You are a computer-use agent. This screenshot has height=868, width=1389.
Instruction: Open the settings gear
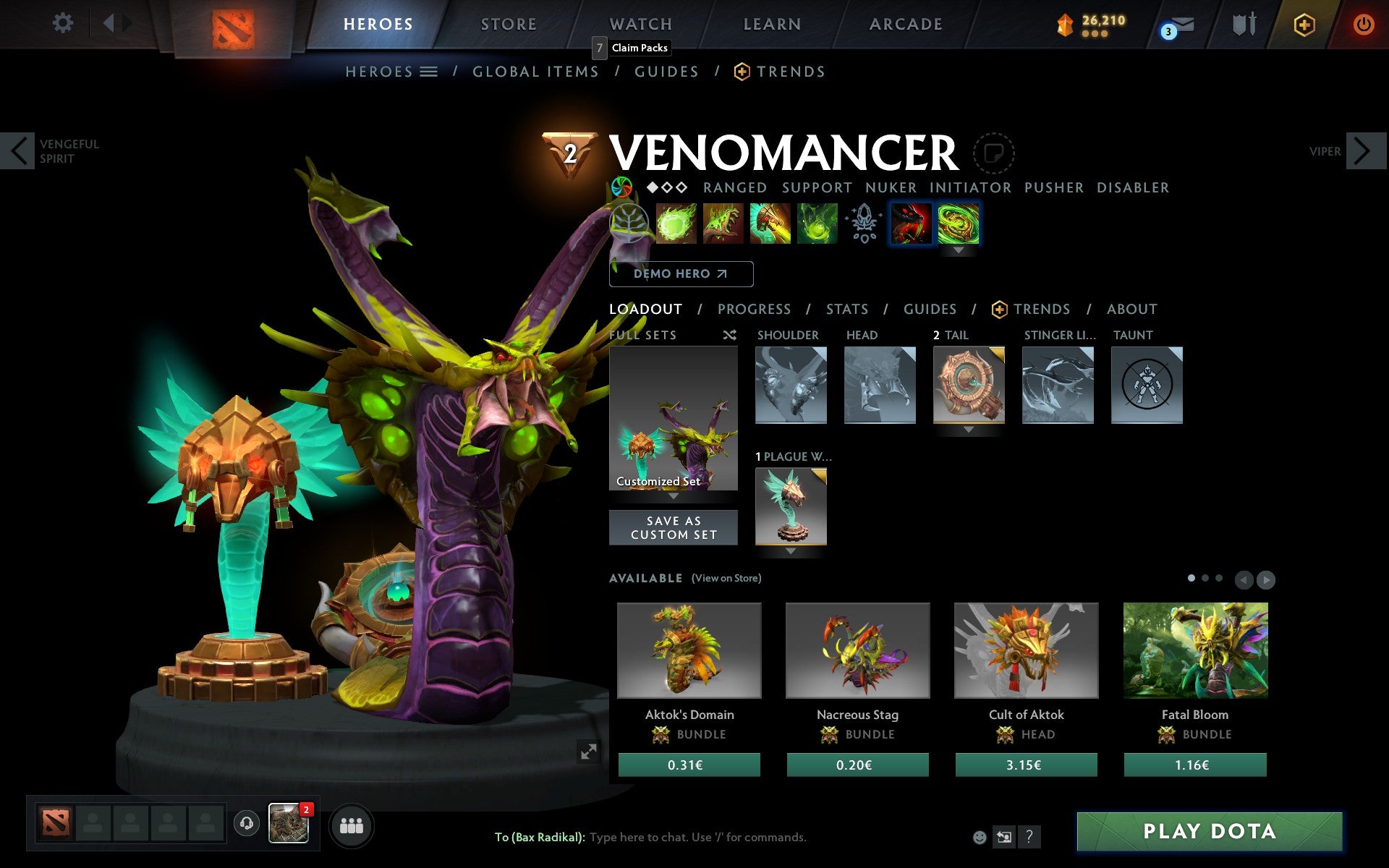pos(64,23)
